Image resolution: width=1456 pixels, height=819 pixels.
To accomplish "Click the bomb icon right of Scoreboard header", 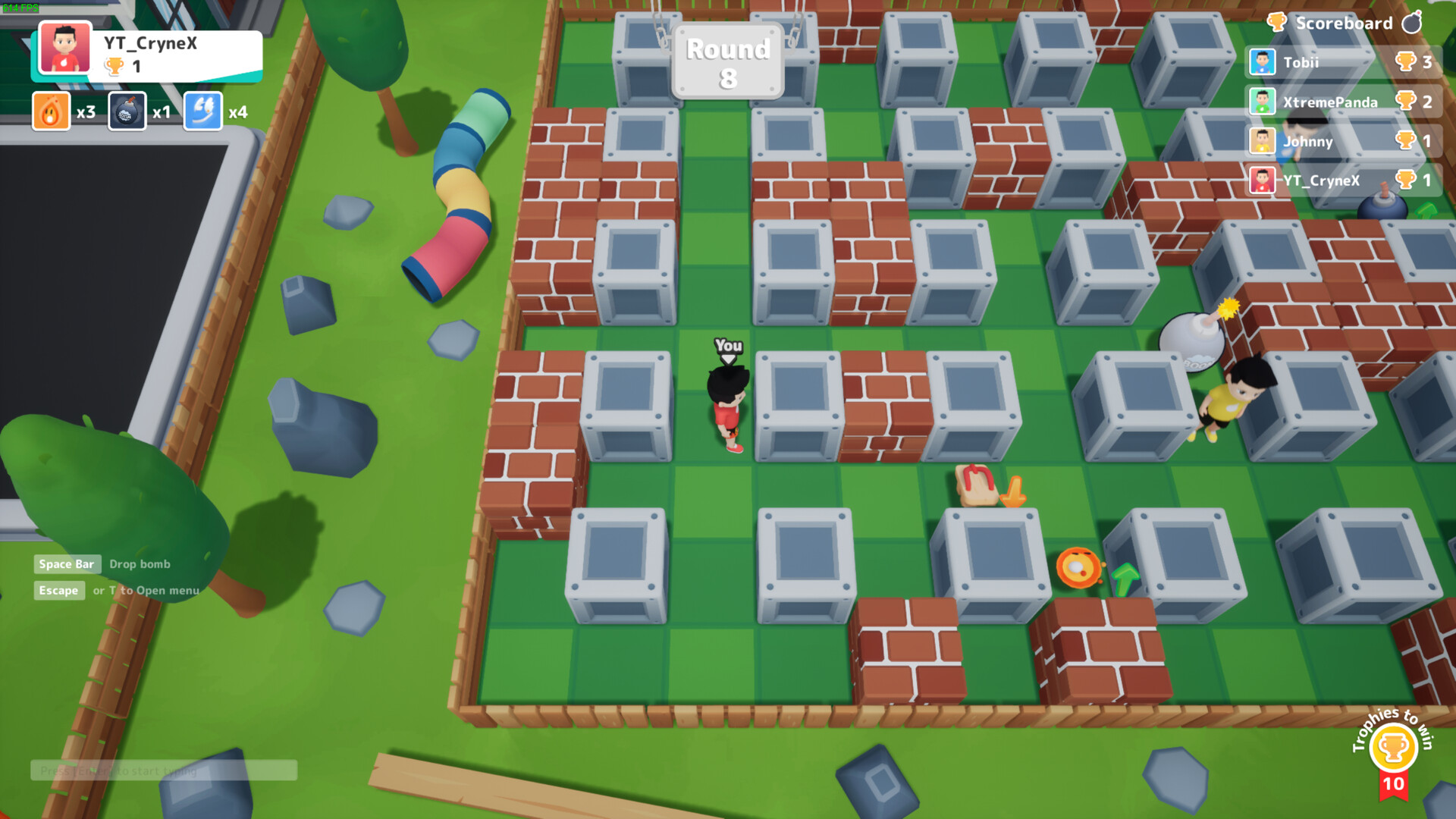I will [1411, 23].
